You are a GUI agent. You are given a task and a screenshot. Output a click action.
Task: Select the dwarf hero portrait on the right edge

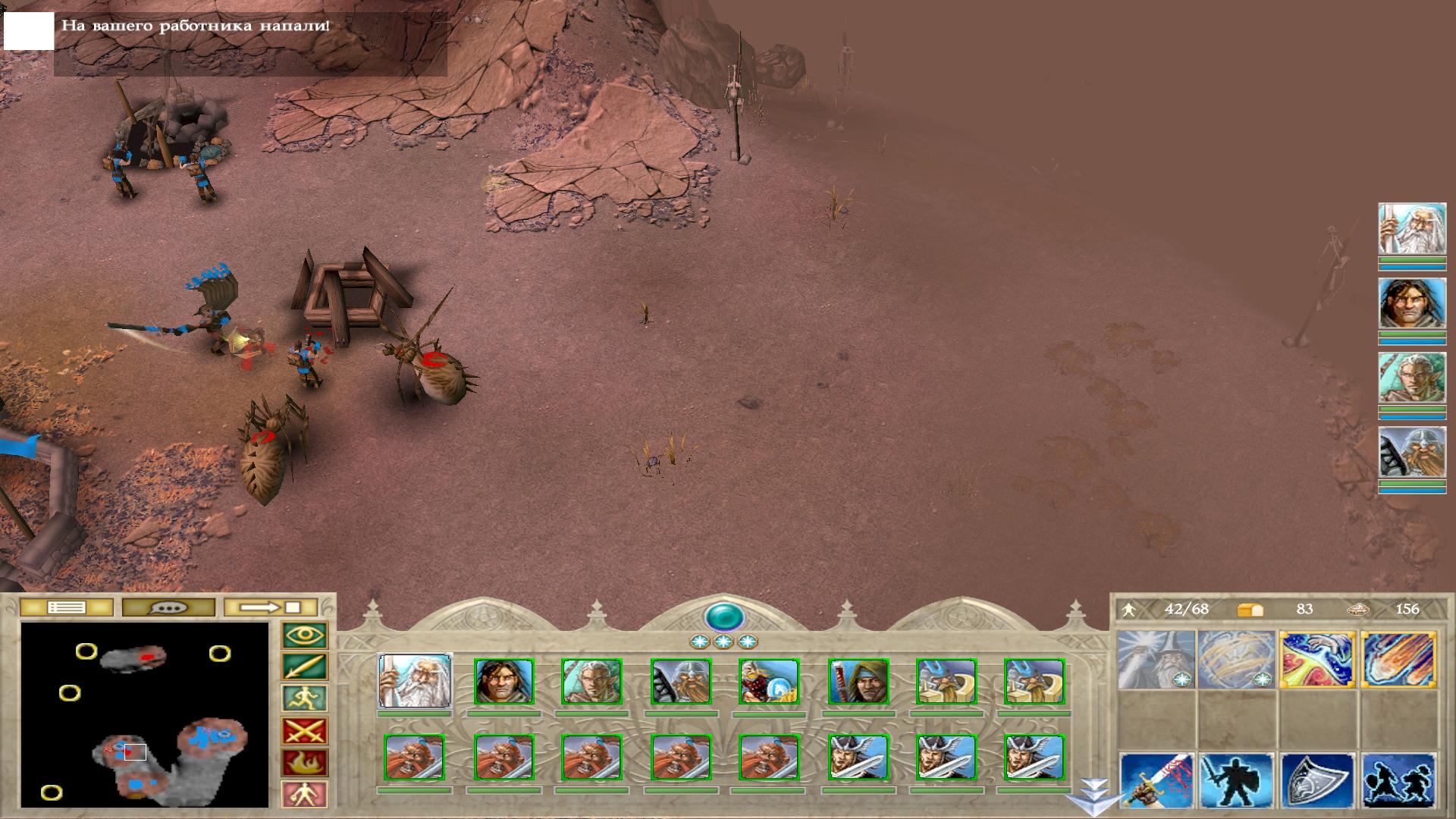(1411, 453)
